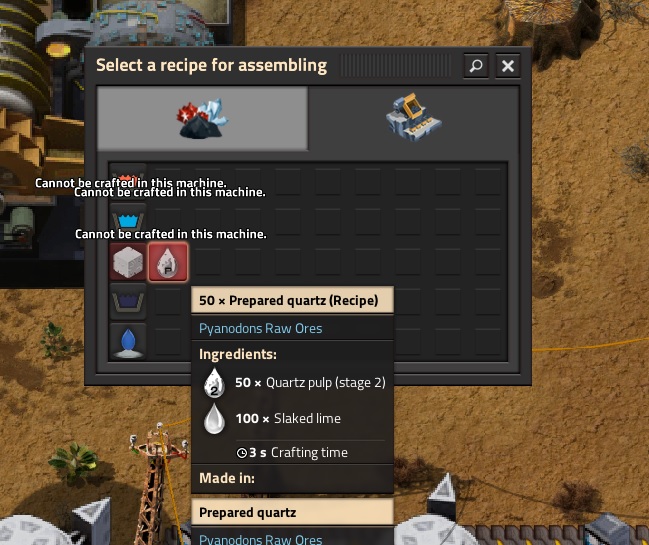Switch to the ore and crystal recipe tab
The image size is (649, 545).
(x=203, y=118)
